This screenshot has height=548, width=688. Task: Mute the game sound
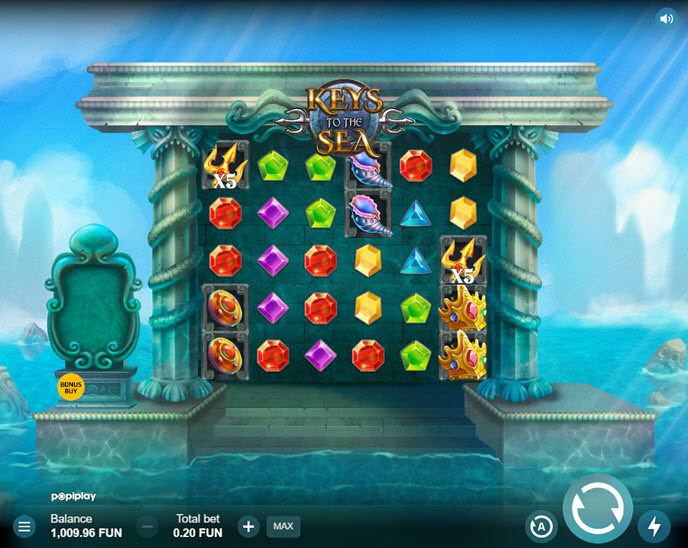tap(666, 18)
